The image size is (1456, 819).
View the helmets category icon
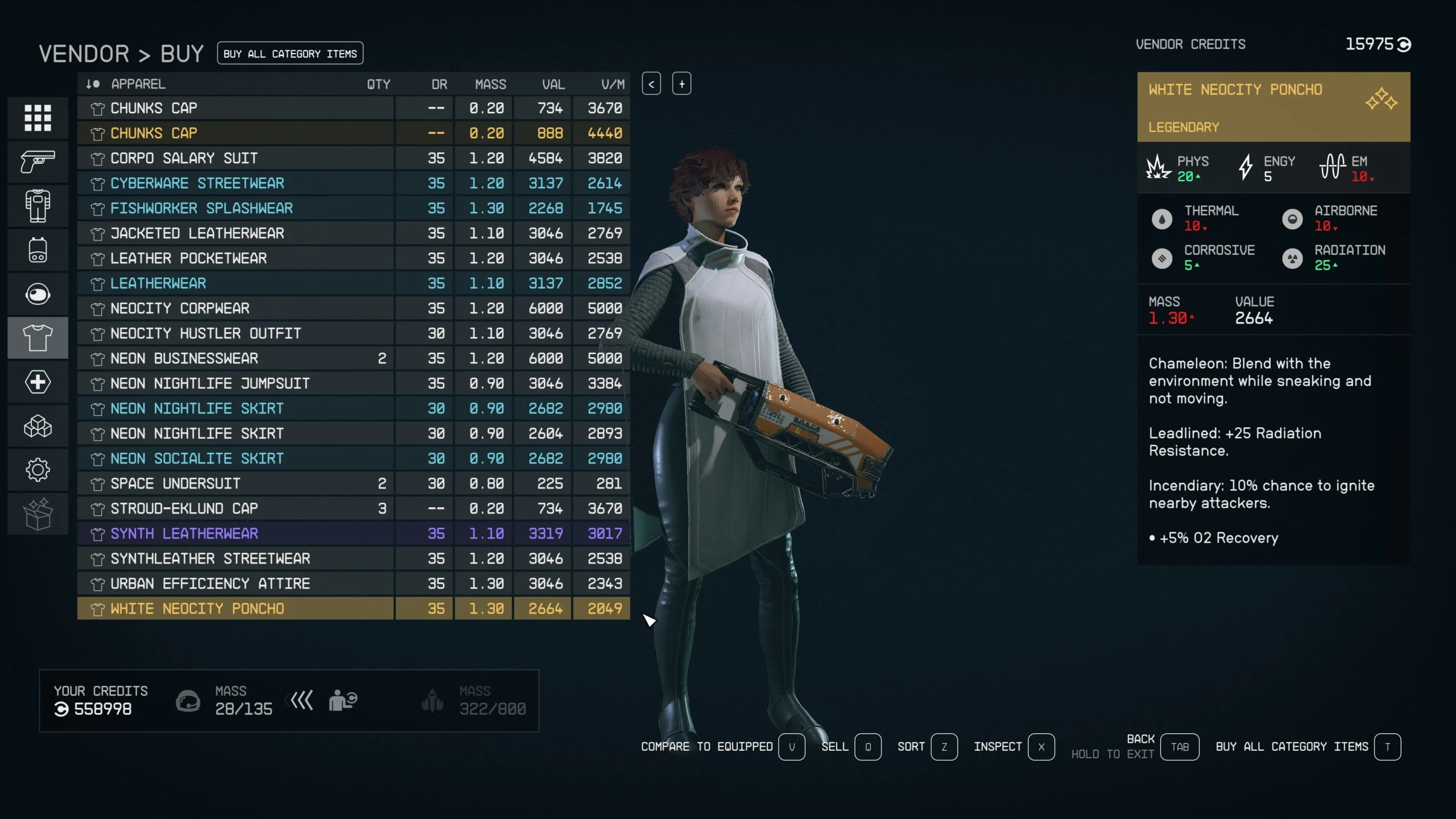tap(38, 294)
